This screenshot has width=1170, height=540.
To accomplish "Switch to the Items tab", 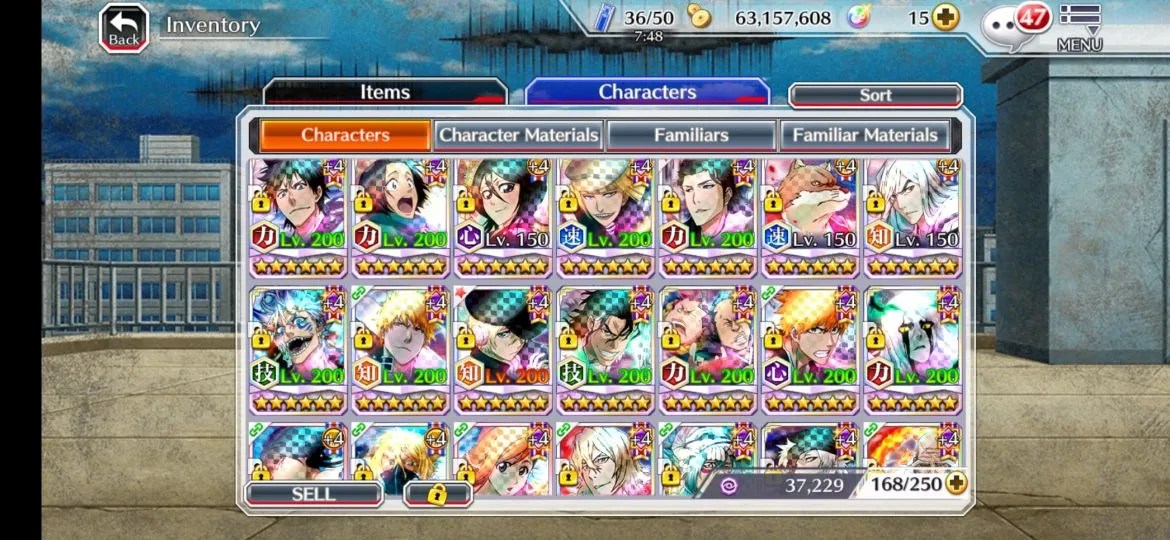I will pos(385,92).
